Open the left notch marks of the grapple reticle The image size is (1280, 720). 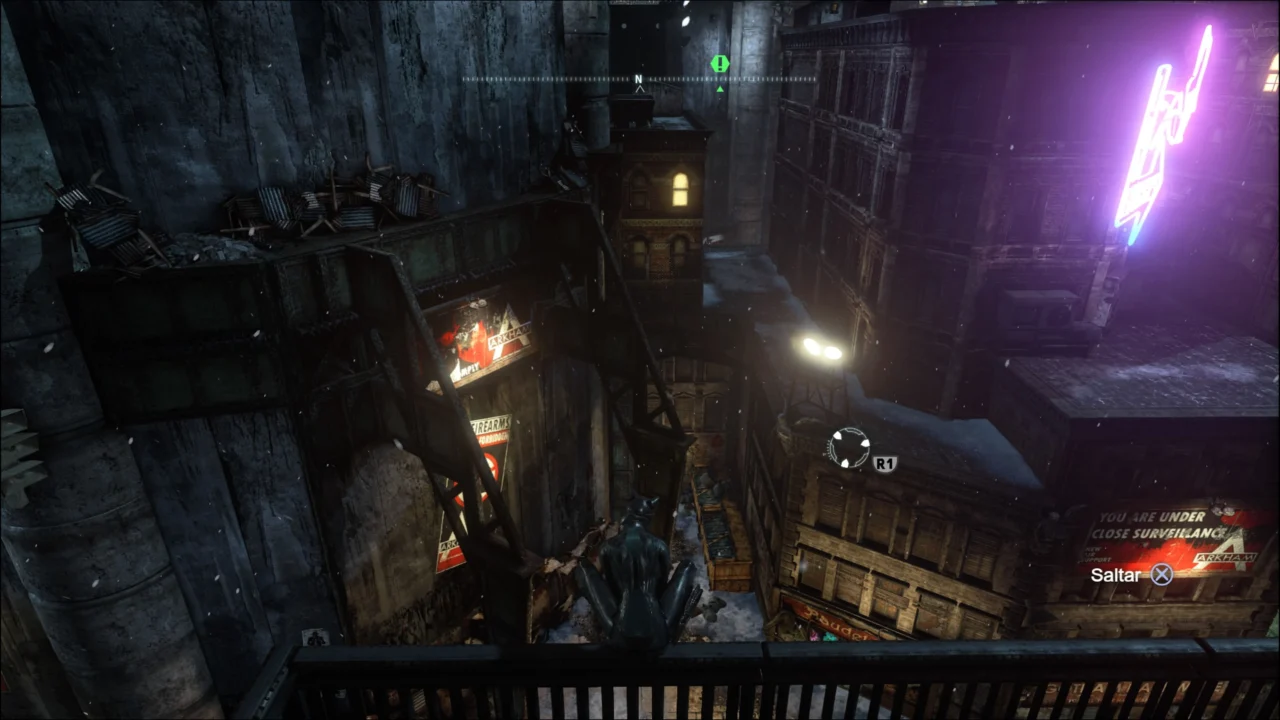830,449
